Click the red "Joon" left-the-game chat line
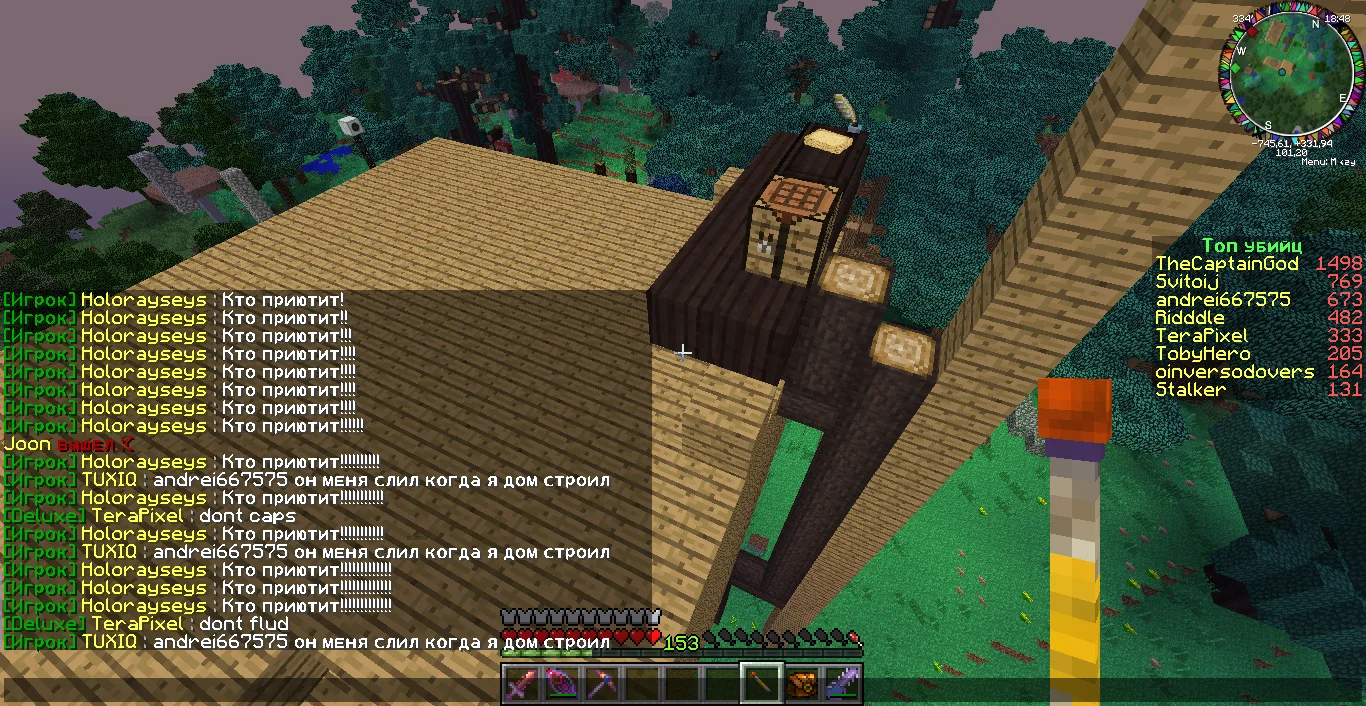Image resolution: width=1366 pixels, height=706 pixels. [68, 444]
